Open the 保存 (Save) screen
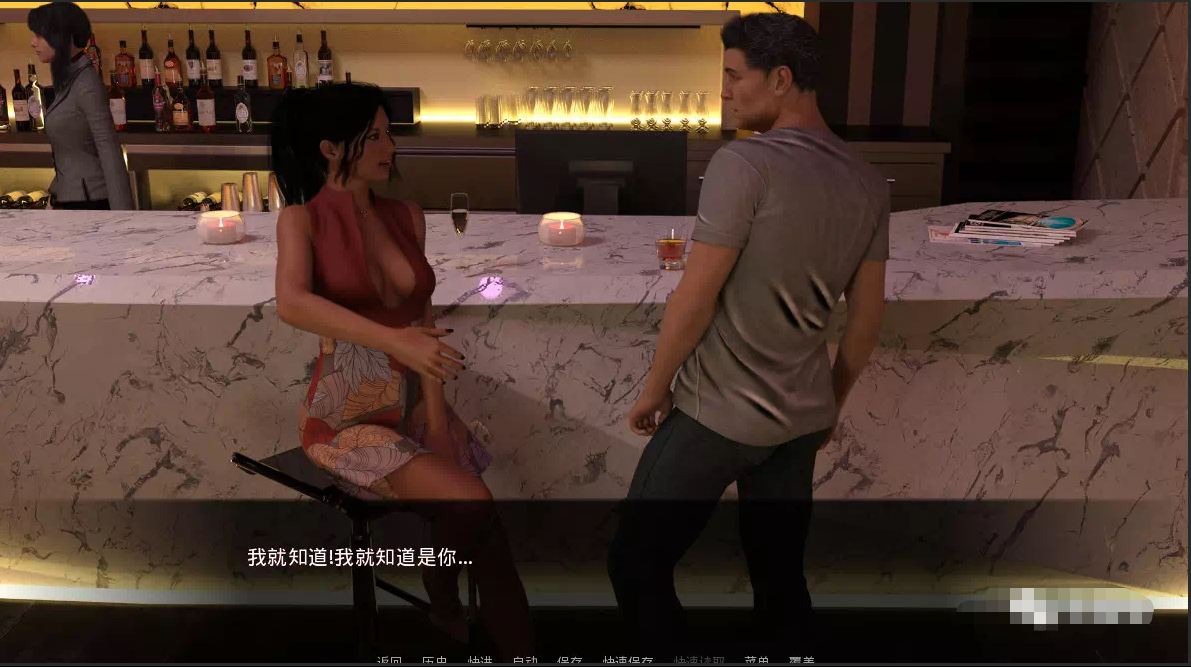Image resolution: width=1191 pixels, height=667 pixels. point(570,661)
